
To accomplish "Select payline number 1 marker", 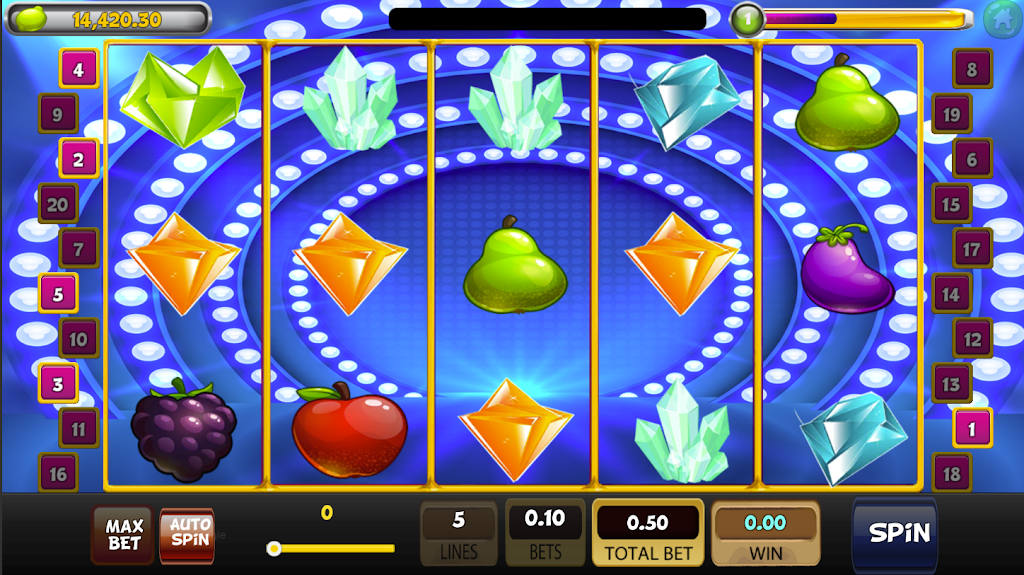I will point(972,428).
